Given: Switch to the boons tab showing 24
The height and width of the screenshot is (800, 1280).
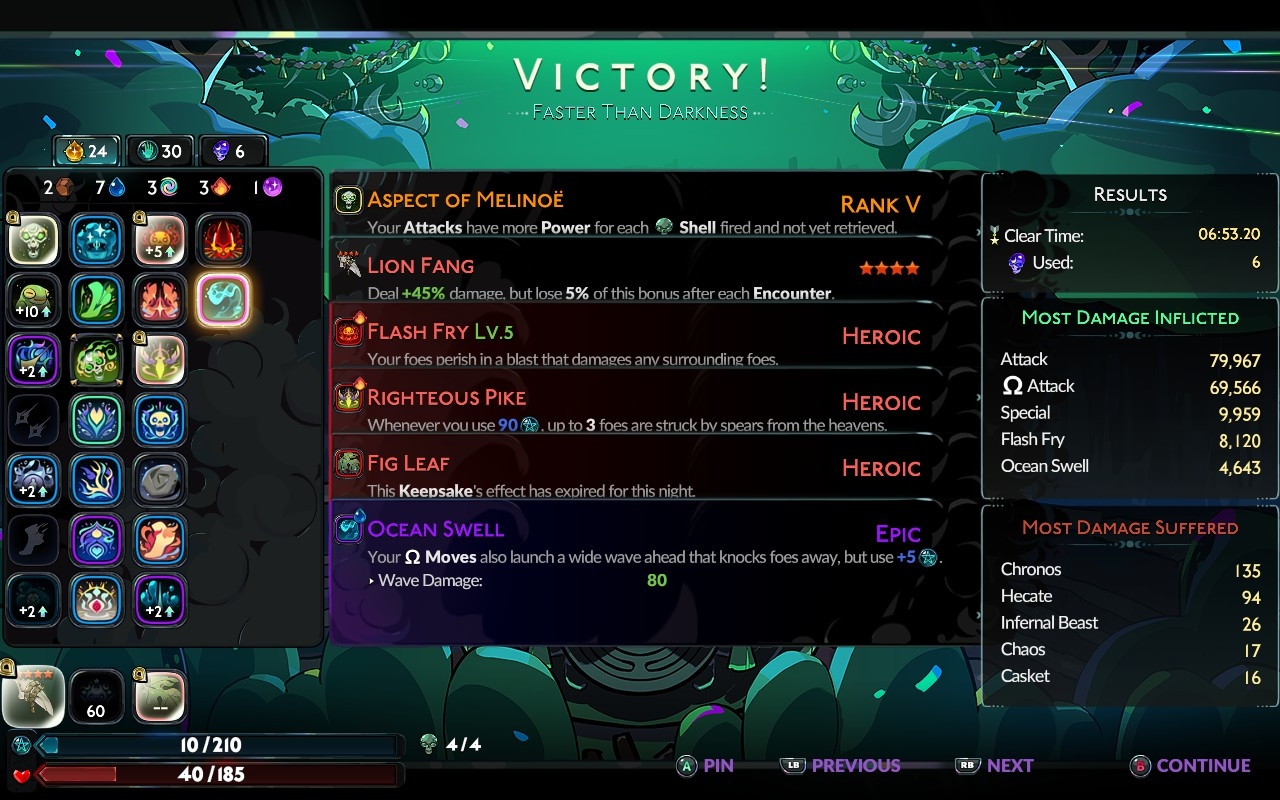Looking at the screenshot, I should (x=86, y=151).
